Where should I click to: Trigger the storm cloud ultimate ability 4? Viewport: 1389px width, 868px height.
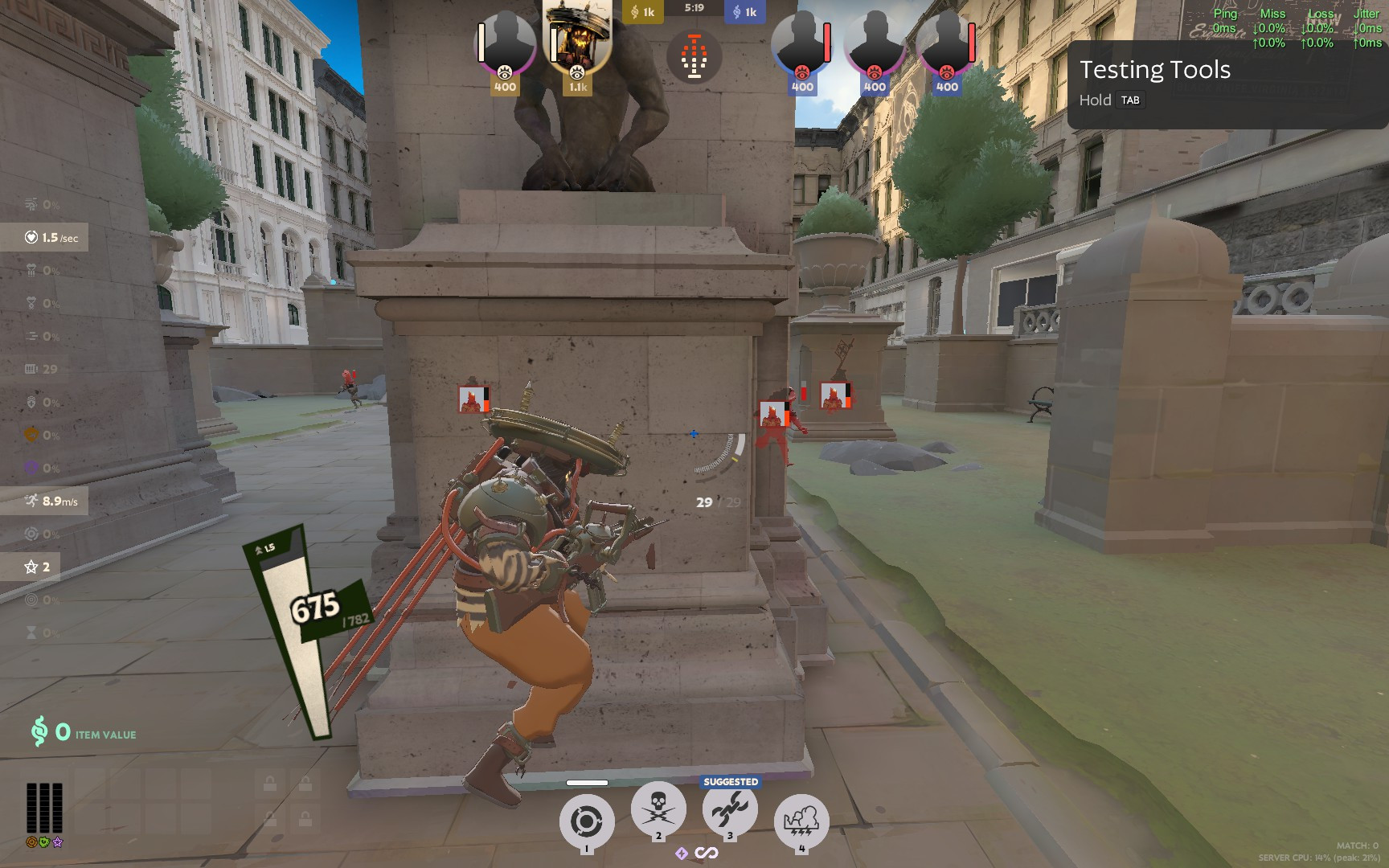pos(801,817)
